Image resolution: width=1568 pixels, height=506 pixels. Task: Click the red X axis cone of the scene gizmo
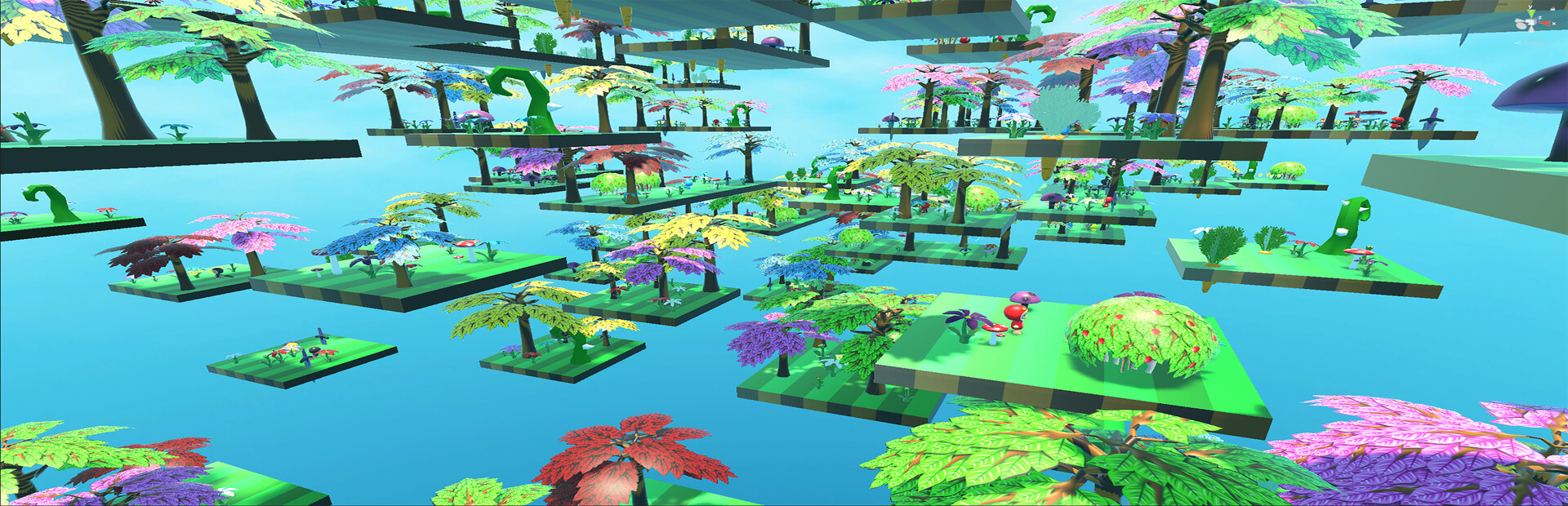click(1545, 23)
